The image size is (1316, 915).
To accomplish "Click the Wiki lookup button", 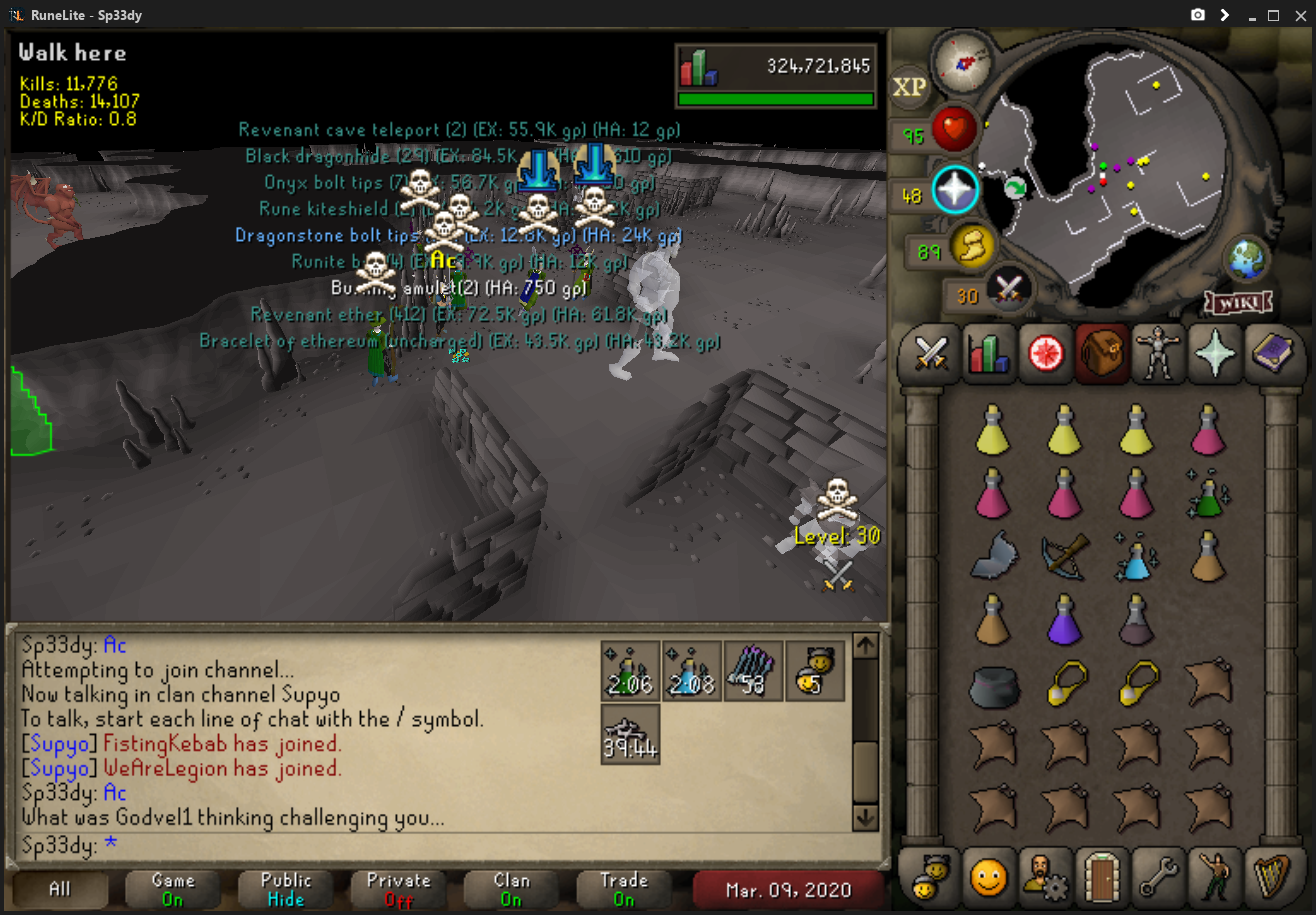I will click(x=1240, y=301).
